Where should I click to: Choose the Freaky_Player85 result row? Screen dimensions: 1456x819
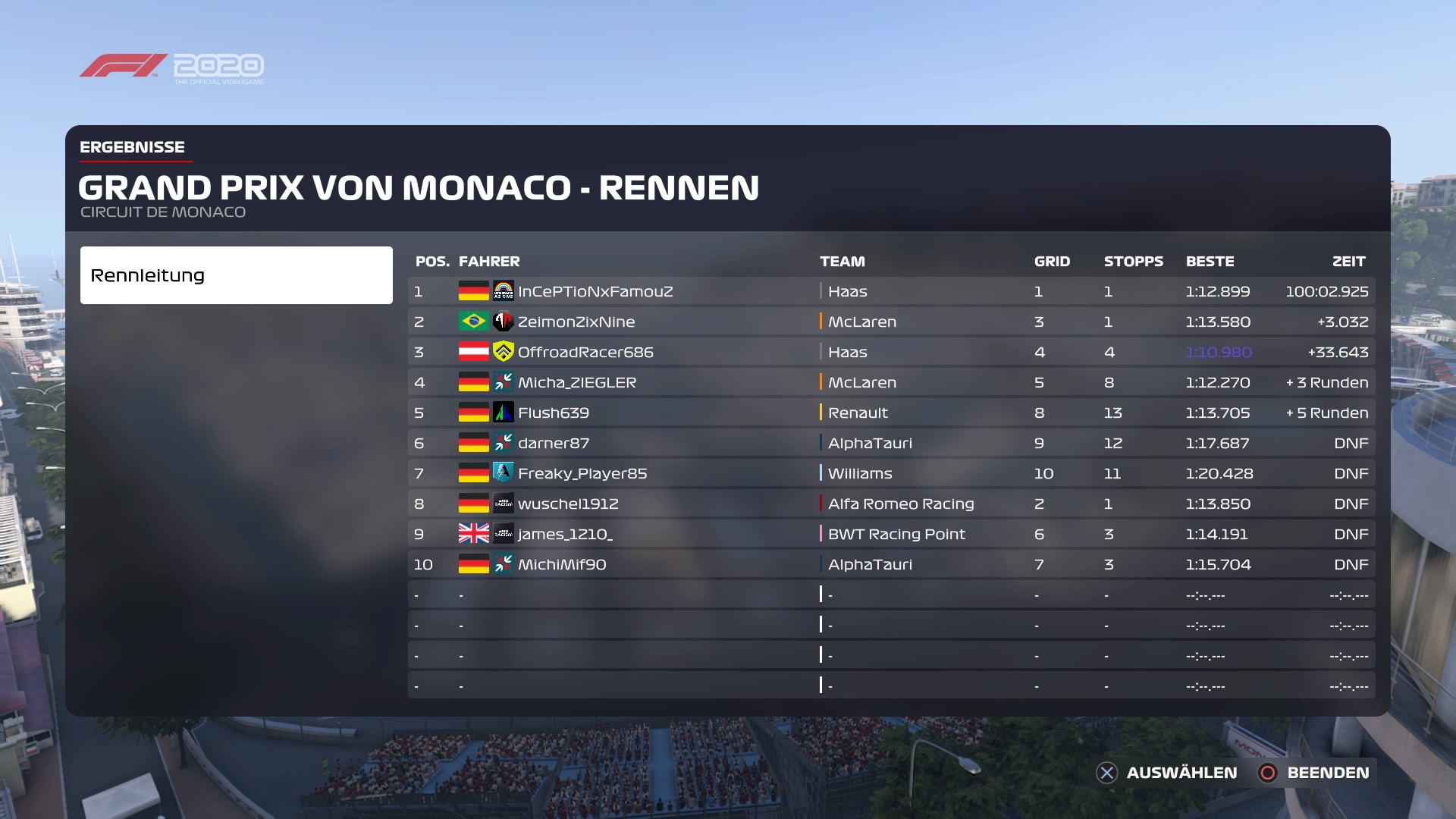click(582, 473)
